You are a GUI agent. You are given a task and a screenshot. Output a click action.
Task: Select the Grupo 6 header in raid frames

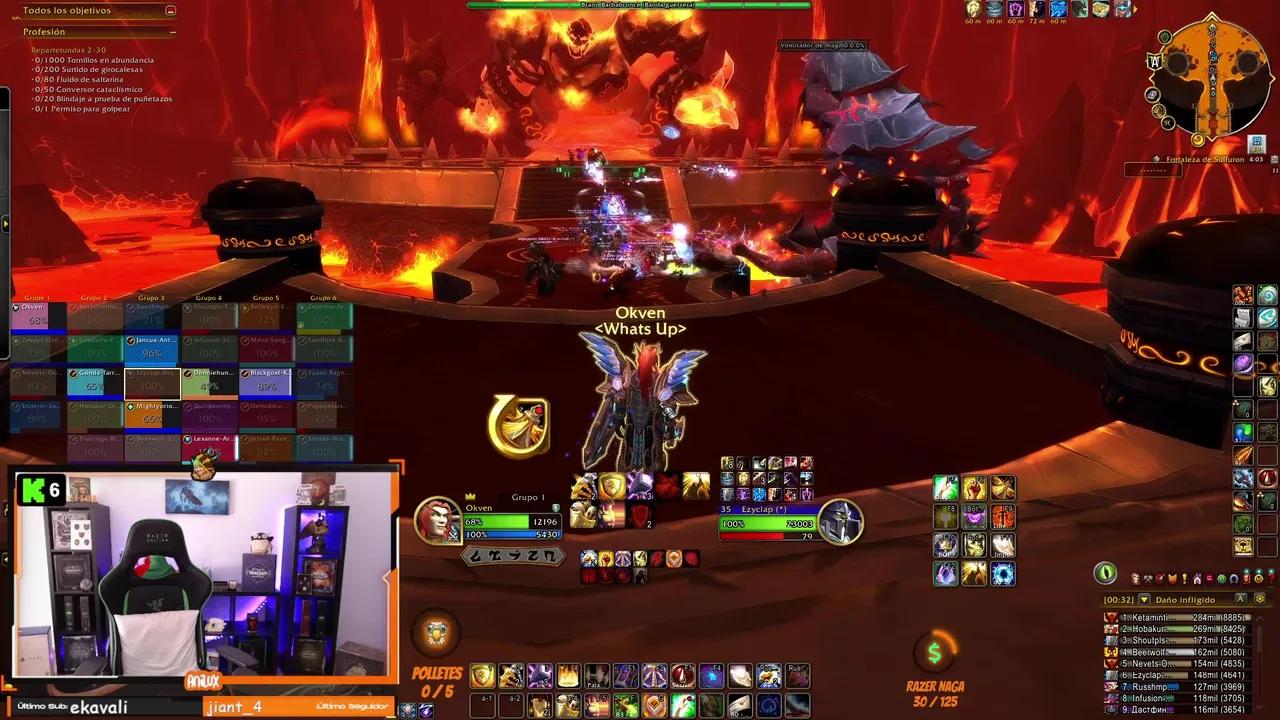click(322, 296)
